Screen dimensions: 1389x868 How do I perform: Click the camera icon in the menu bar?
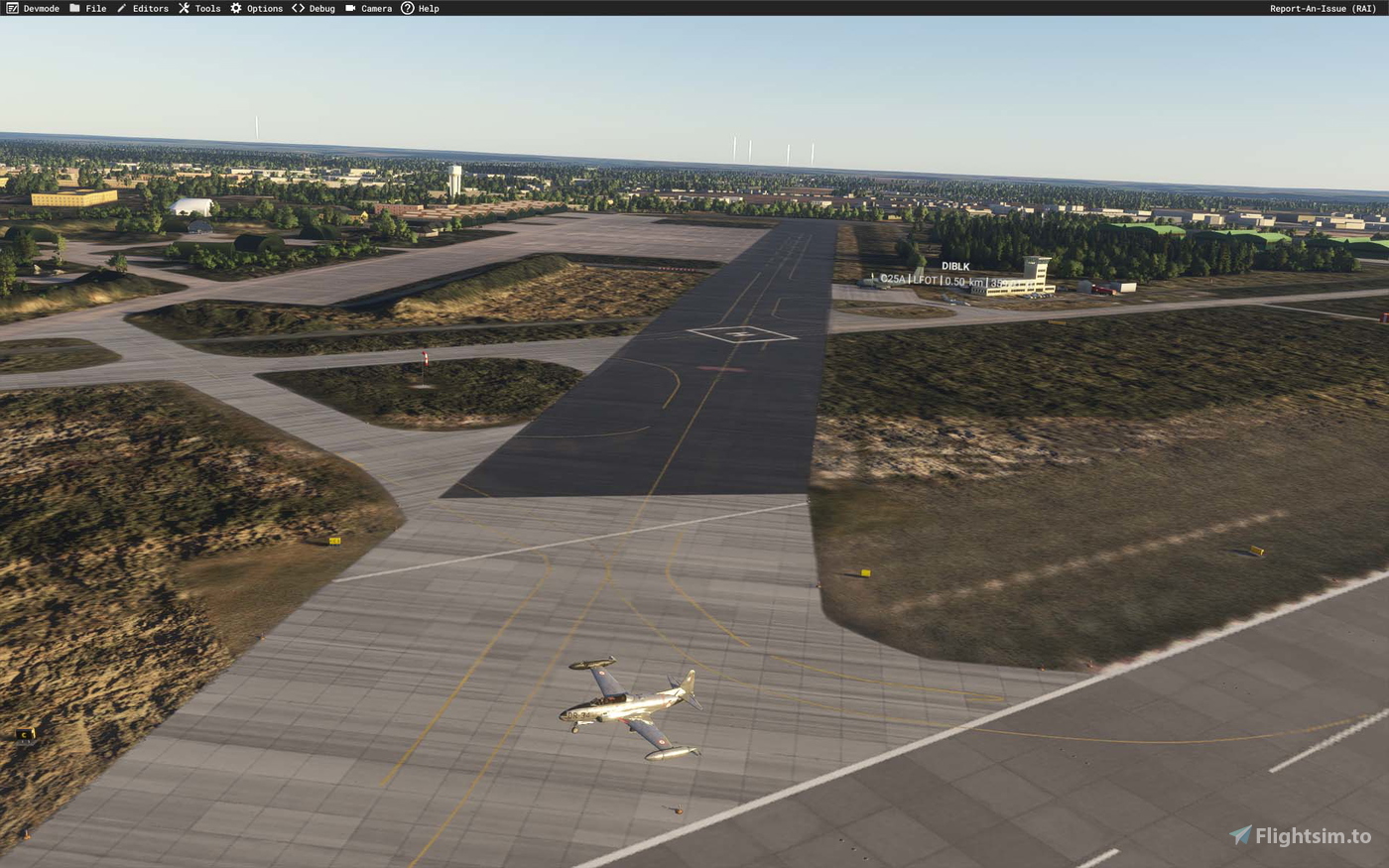(x=349, y=8)
